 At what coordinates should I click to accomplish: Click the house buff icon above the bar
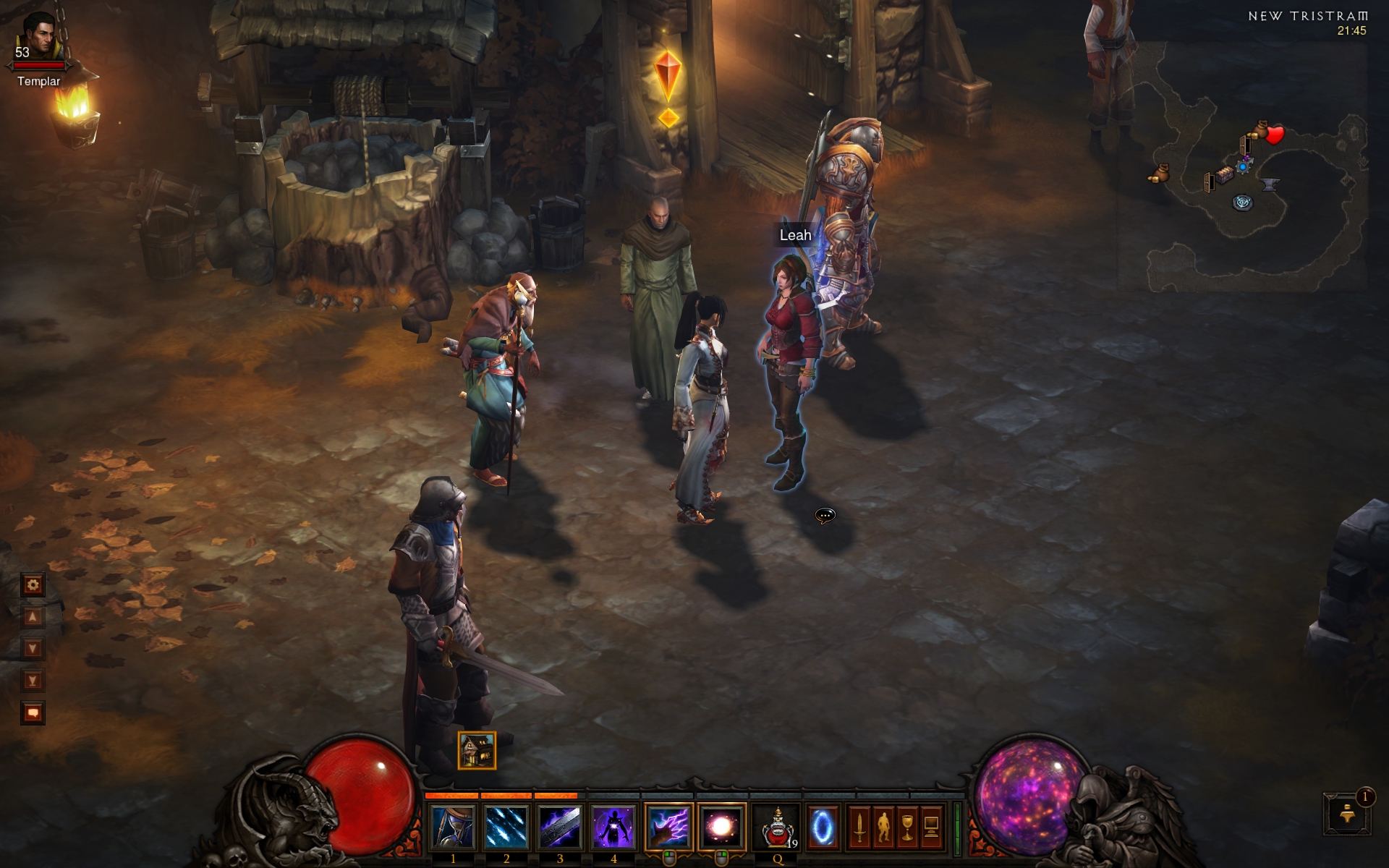pos(477,750)
